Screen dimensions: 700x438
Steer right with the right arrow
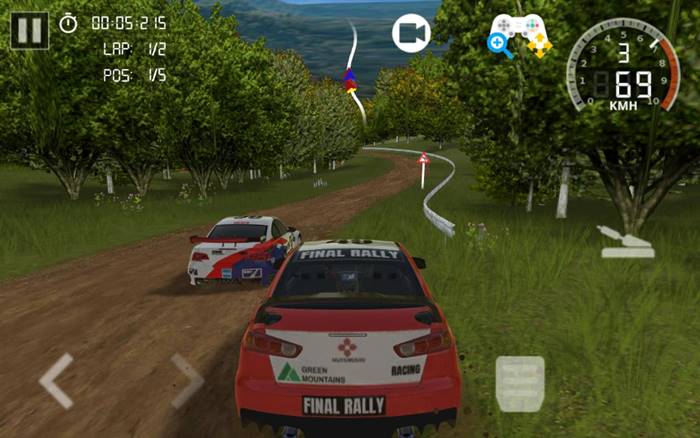click(187, 381)
